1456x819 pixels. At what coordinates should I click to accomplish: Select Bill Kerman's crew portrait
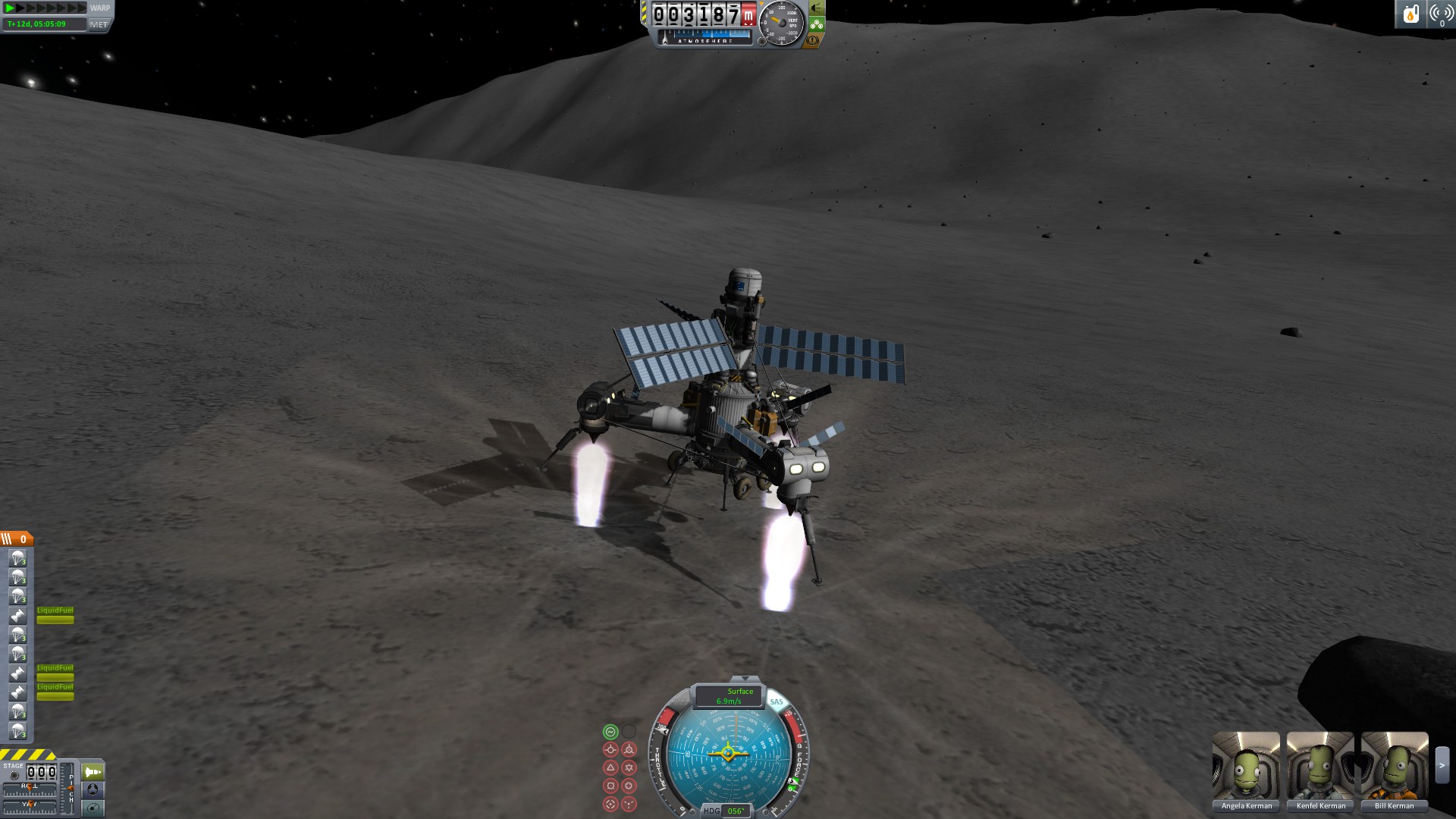pos(1394,766)
